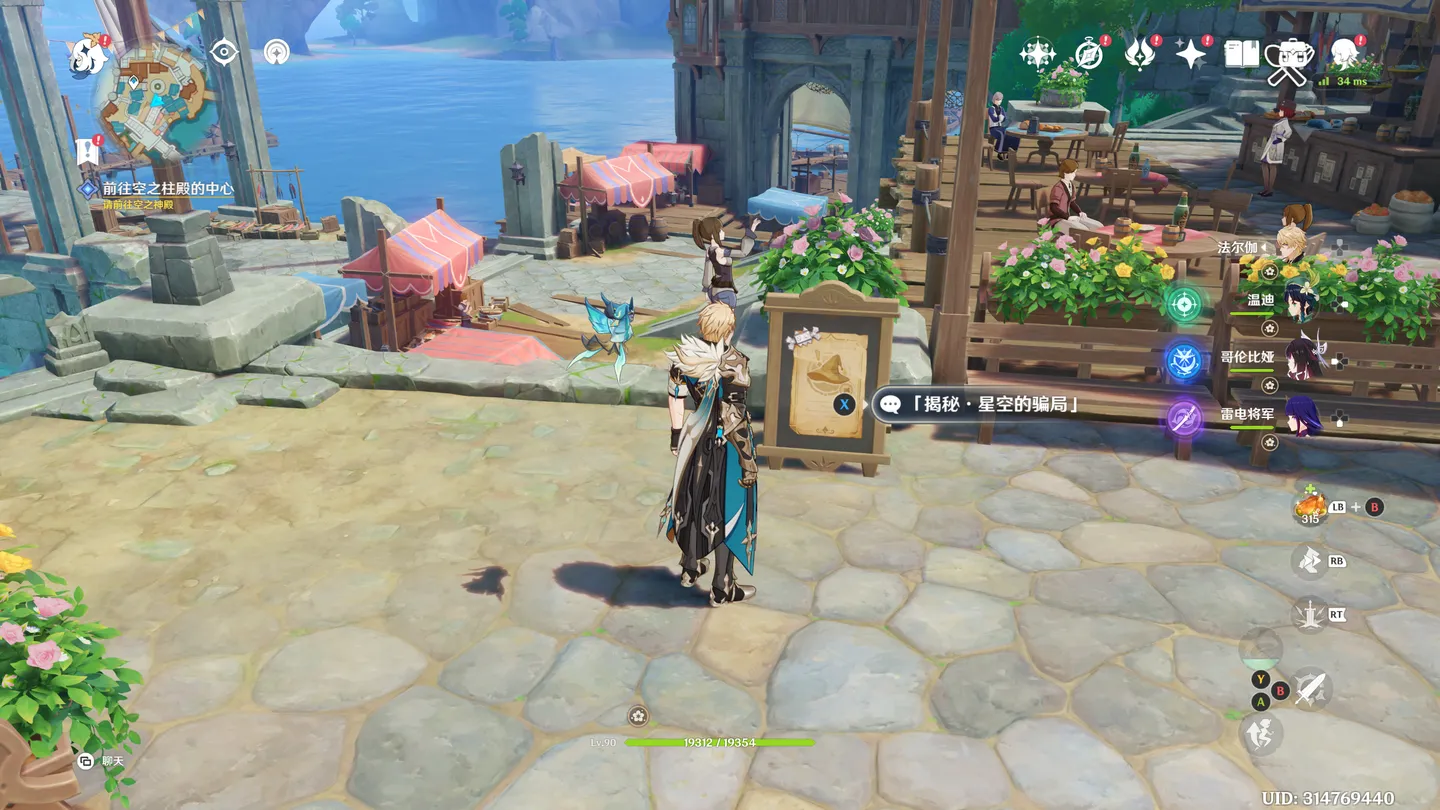Open the Paimon menu icon

pos(87,56)
